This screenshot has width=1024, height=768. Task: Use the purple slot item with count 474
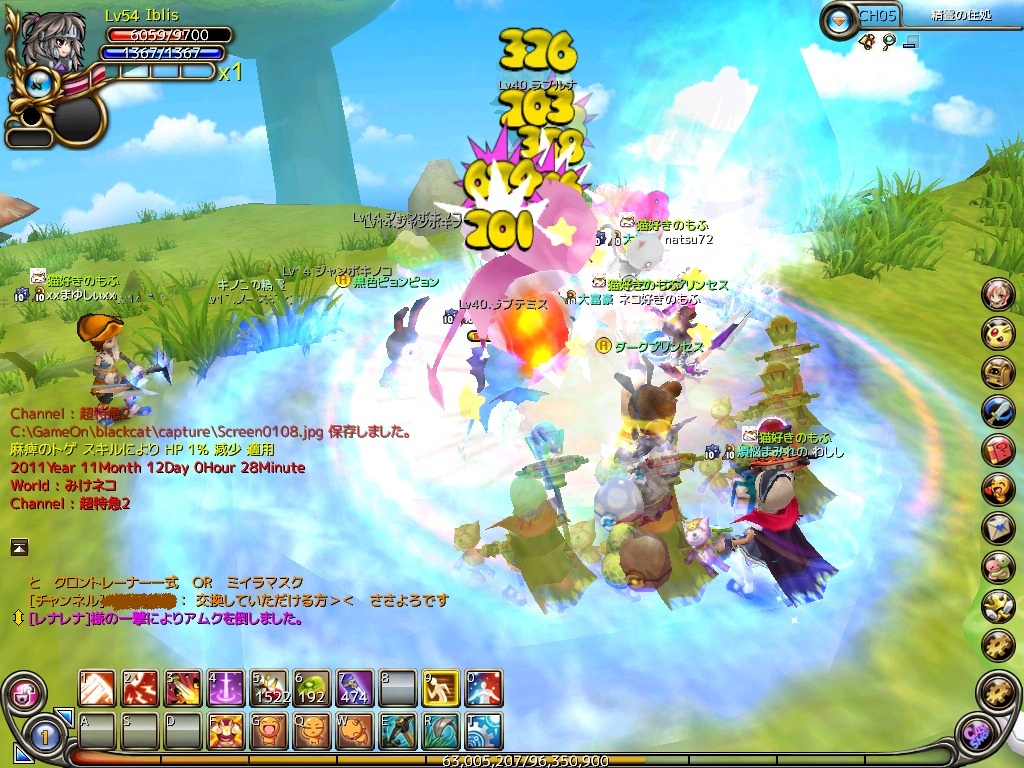coord(355,688)
